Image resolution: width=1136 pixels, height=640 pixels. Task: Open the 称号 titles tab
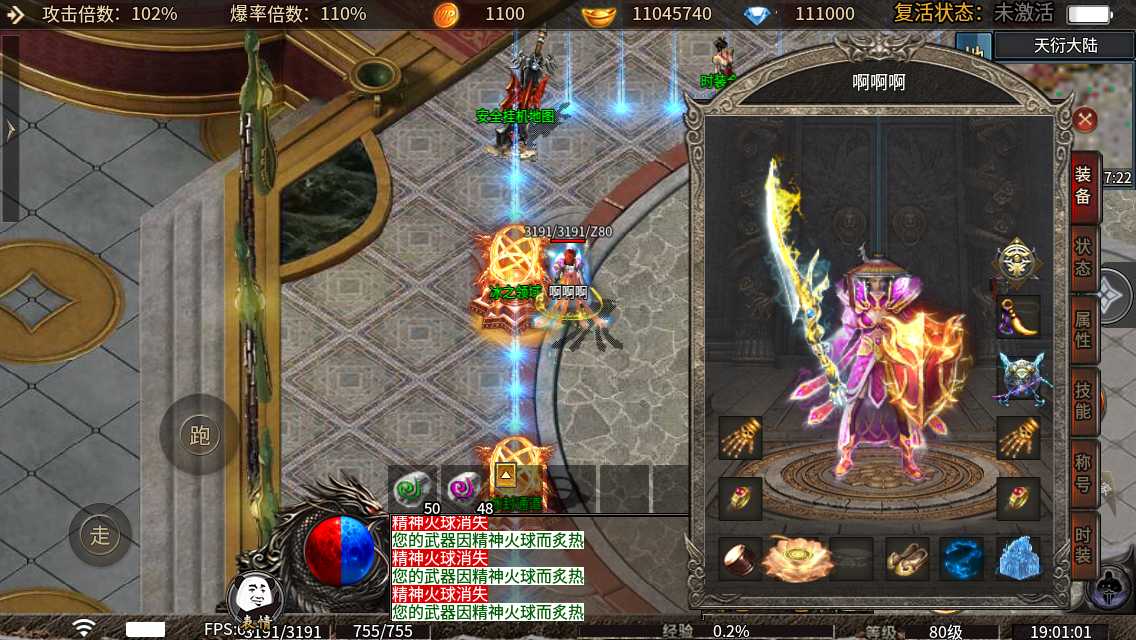point(1084,472)
